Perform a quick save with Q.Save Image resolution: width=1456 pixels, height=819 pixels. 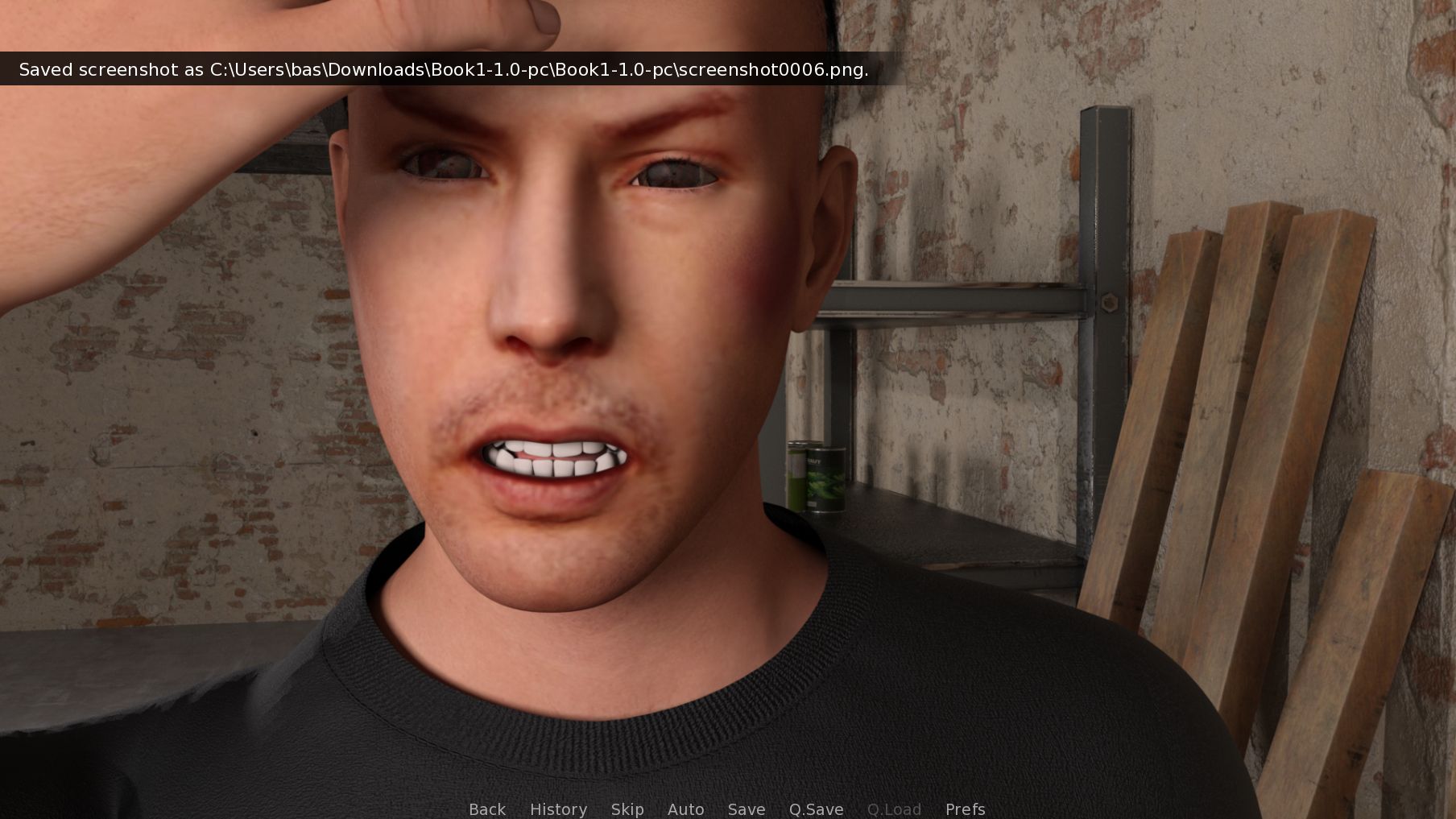pos(816,809)
